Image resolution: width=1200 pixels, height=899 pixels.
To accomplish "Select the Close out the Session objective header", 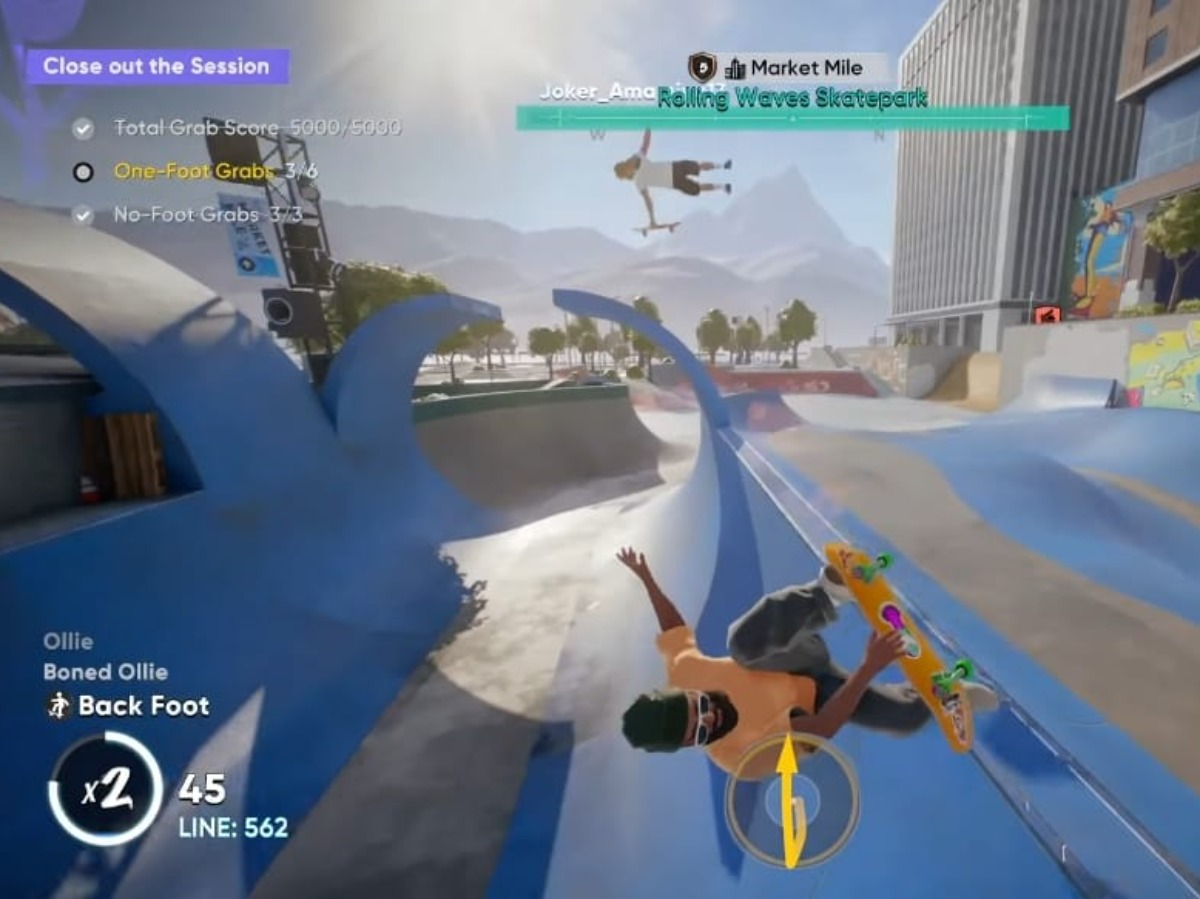I will click(157, 67).
